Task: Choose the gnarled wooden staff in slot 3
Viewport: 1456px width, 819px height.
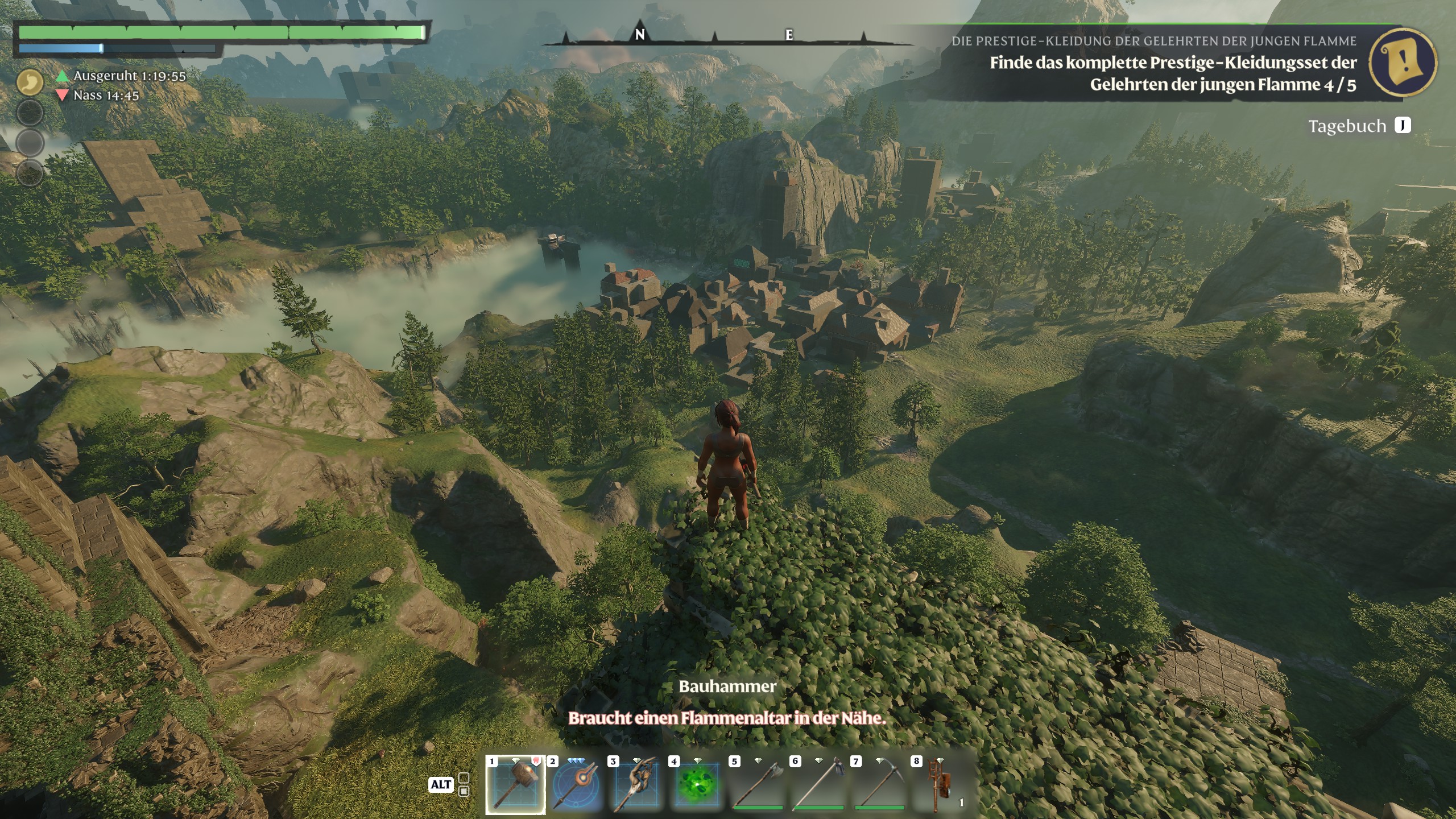Action: [x=636, y=784]
